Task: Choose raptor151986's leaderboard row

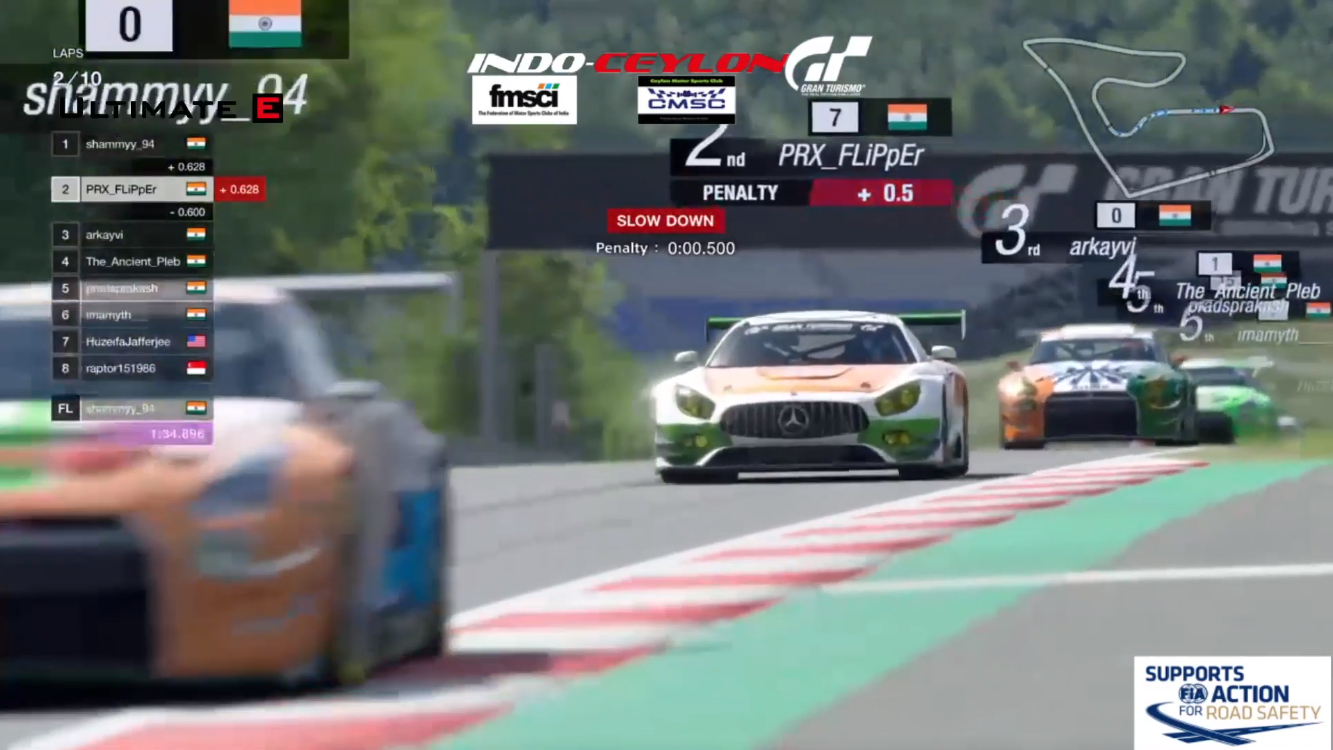Action: [130, 368]
